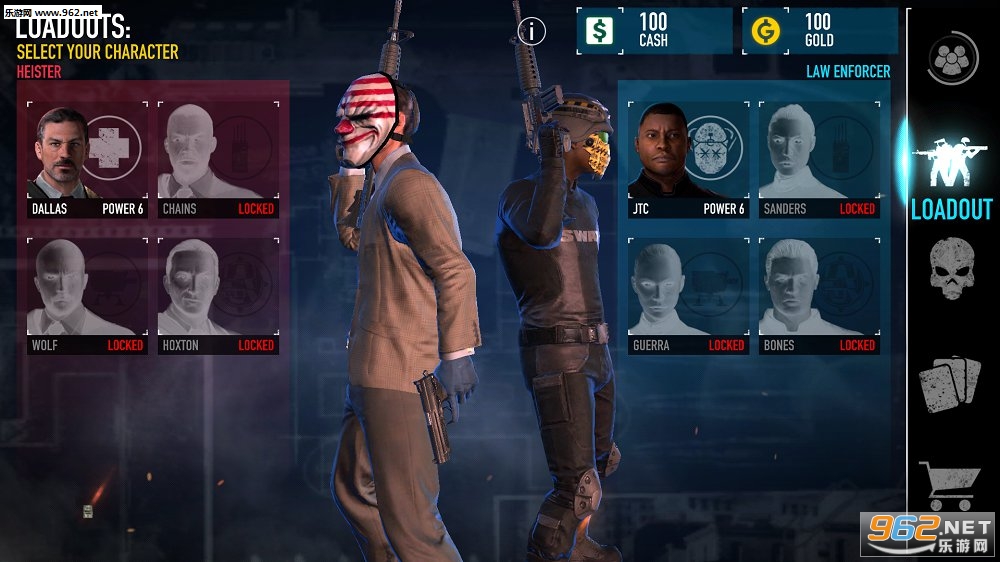
Task: Choose the JTC law enforcer card
Action: 688,159
